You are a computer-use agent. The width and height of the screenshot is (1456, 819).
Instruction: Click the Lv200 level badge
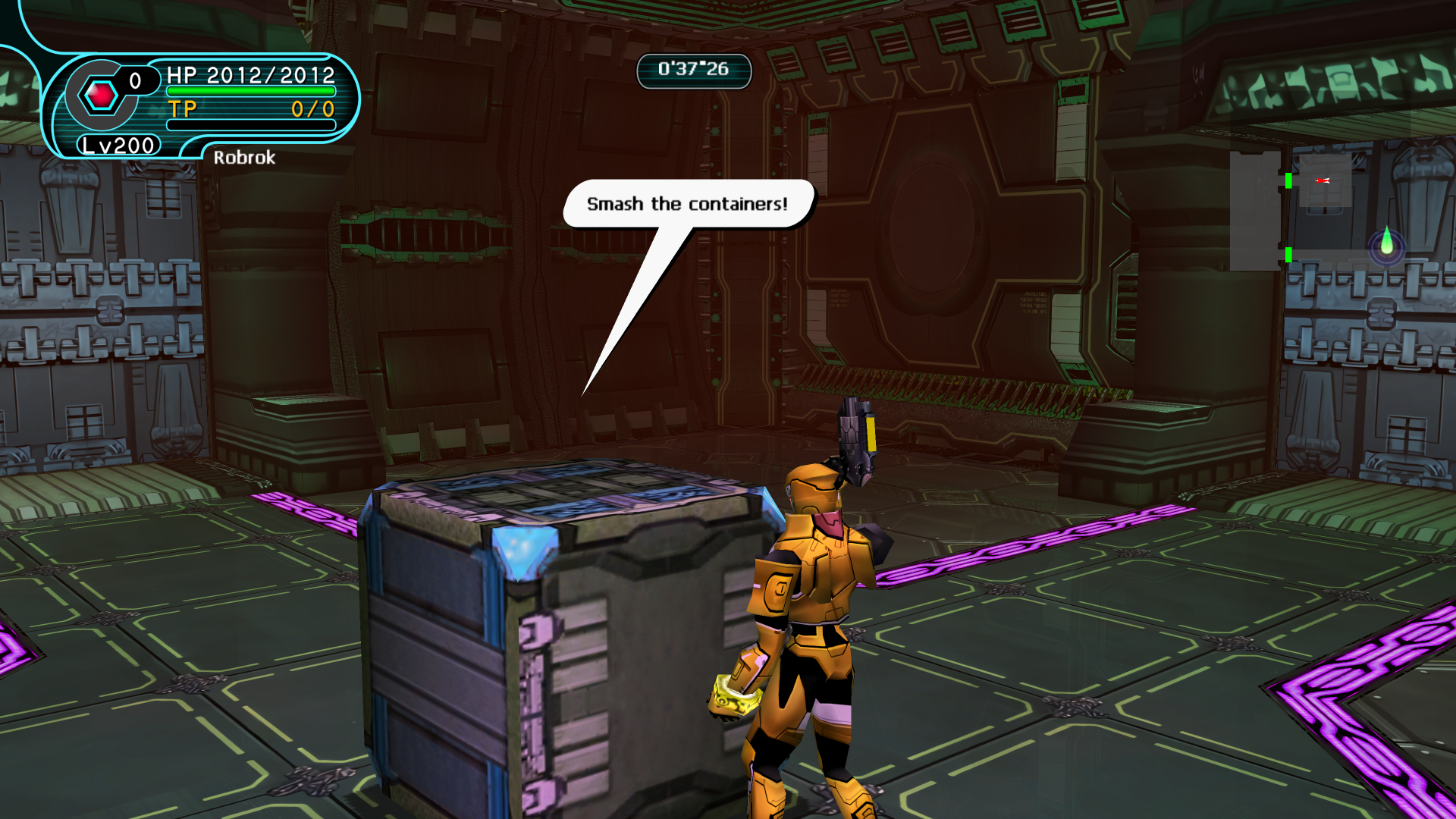(x=118, y=145)
